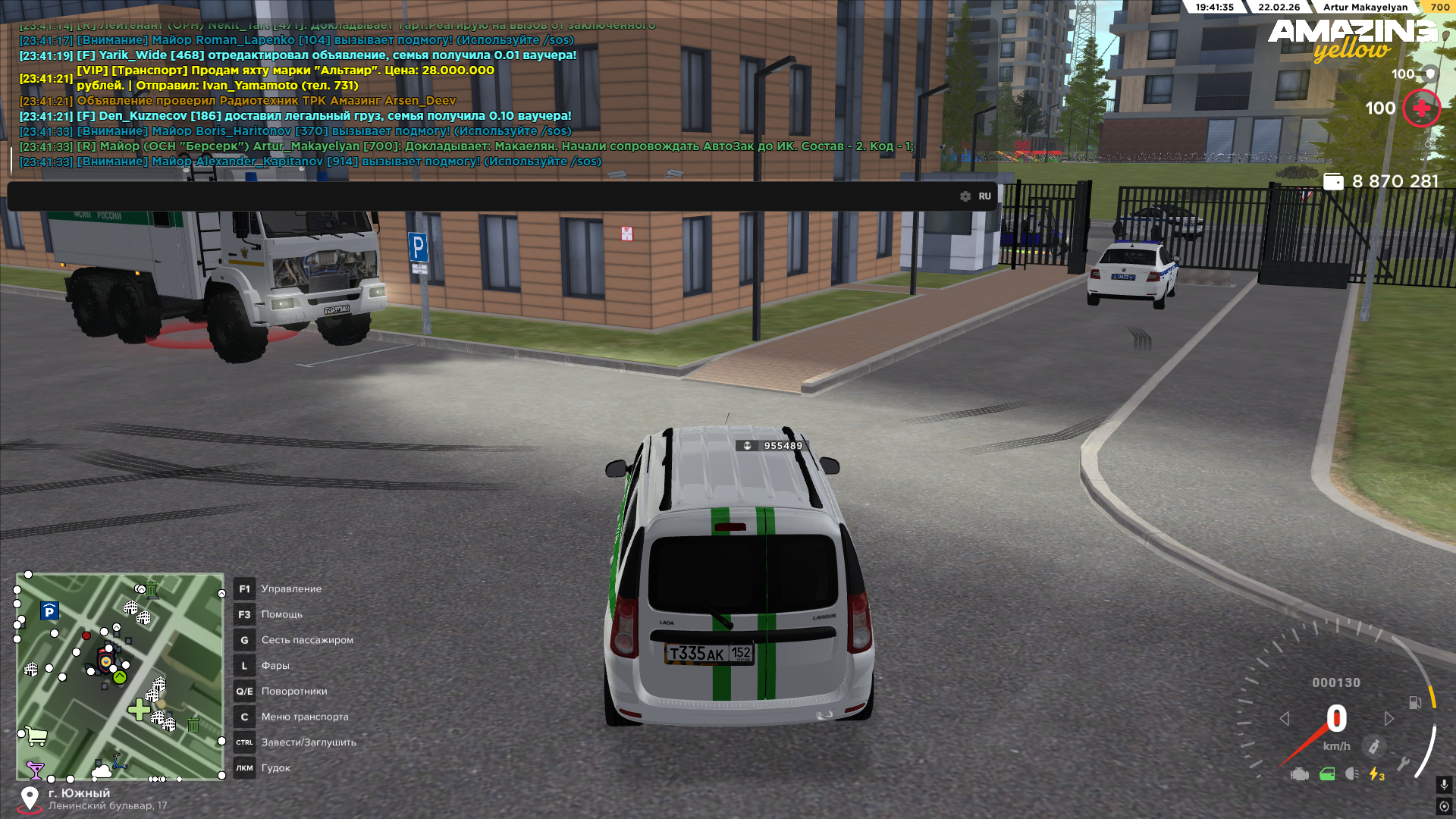Toggle the RU chat language indicator
Screen dimensions: 1456x819
(x=984, y=196)
